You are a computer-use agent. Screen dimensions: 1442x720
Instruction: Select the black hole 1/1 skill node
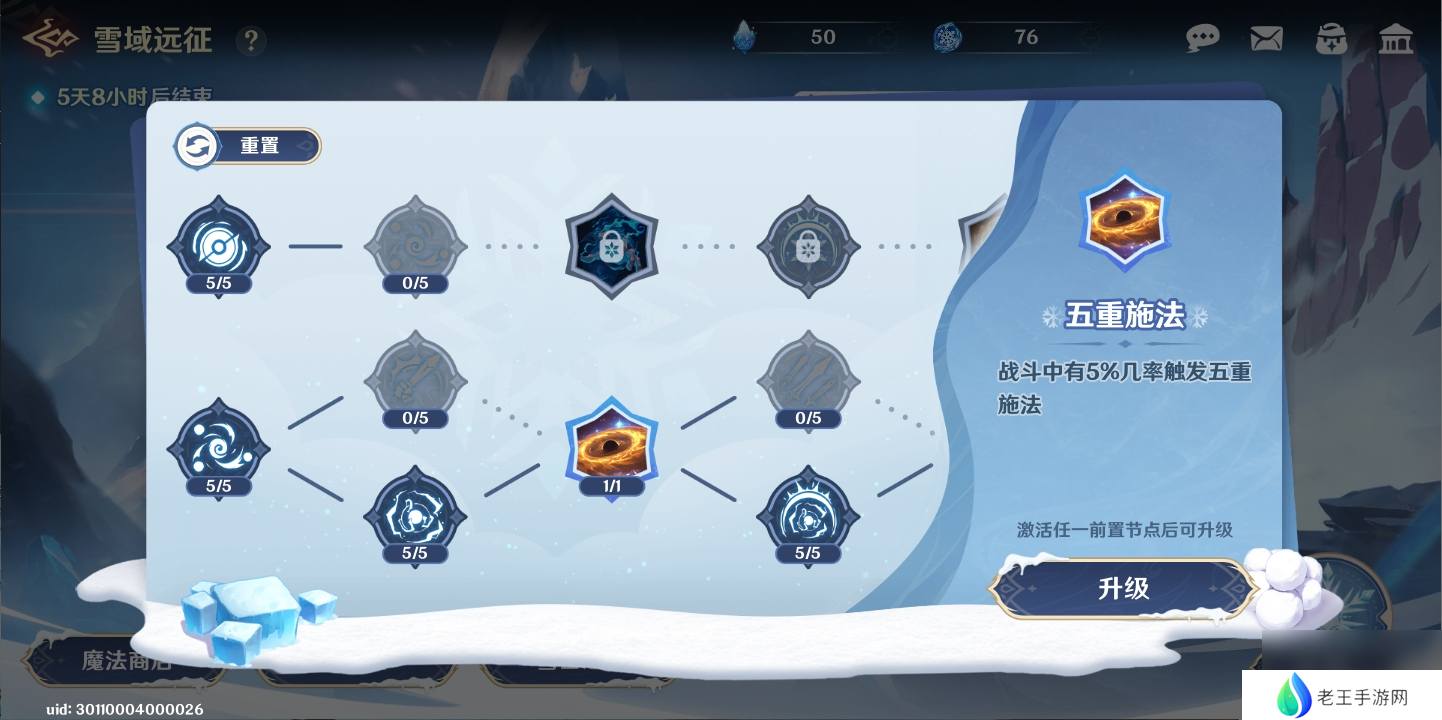(x=611, y=446)
